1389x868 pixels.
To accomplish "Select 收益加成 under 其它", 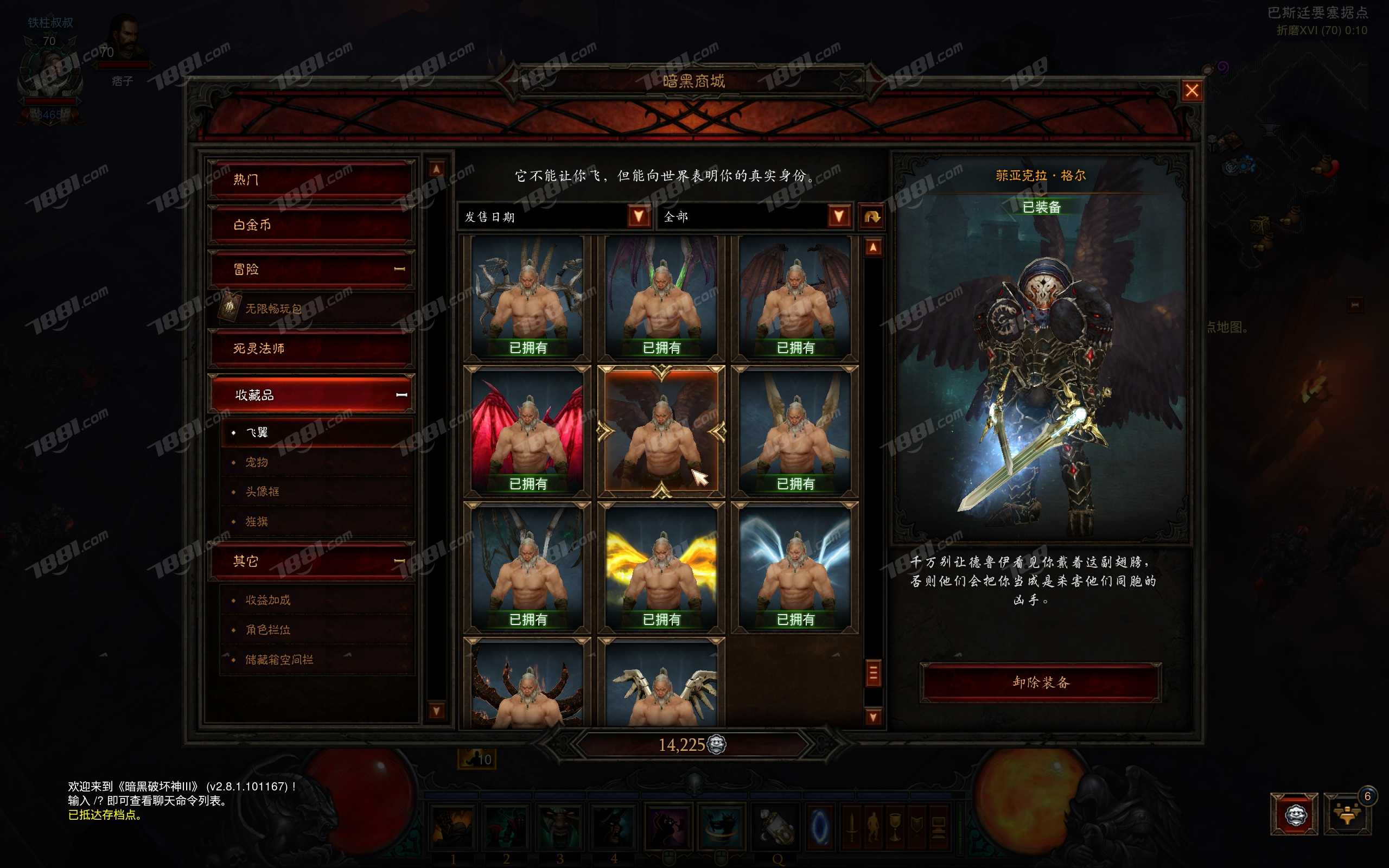I will coord(268,600).
